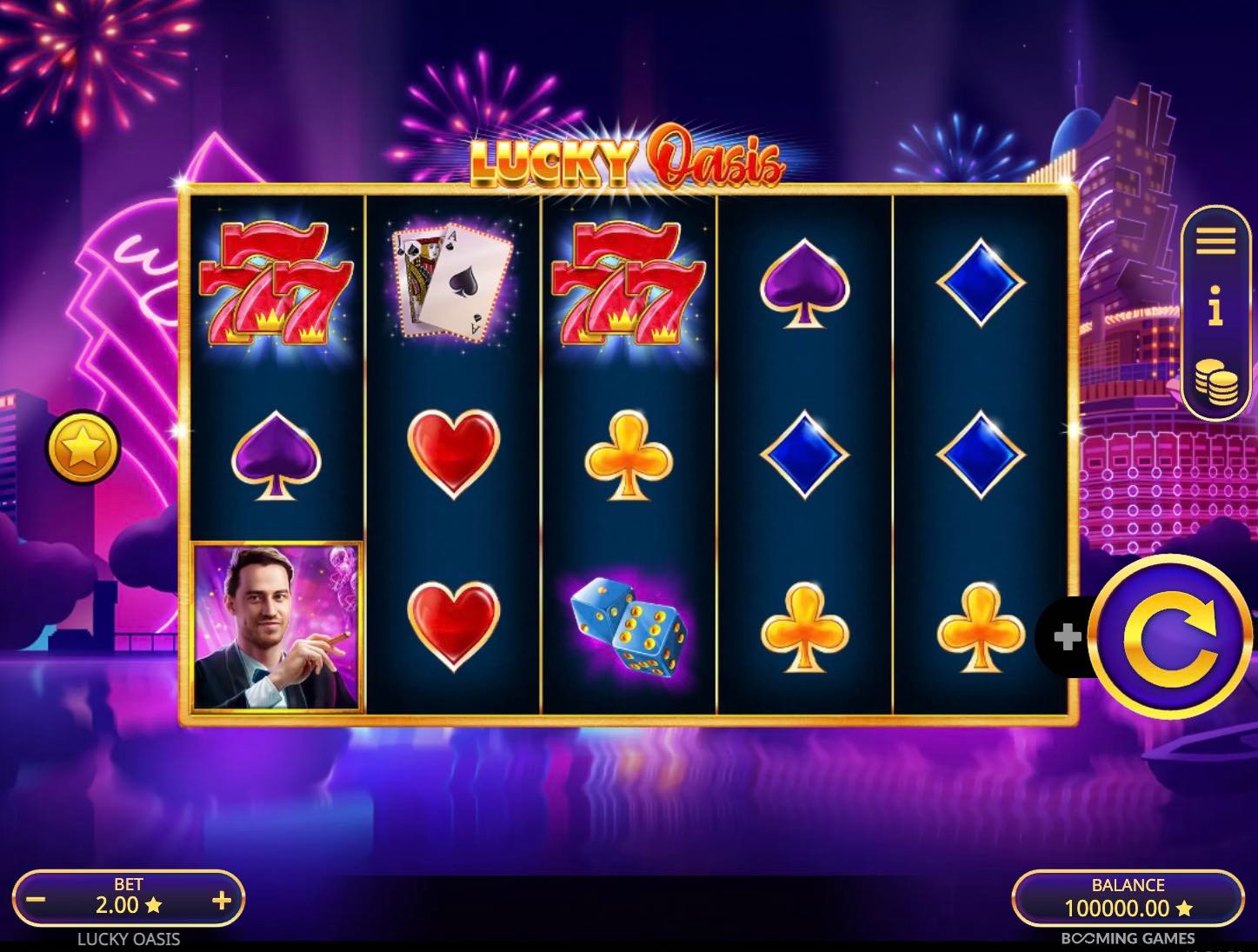The width and height of the screenshot is (1258, 952).
Task: Click the BALANCE display panel
Action: [x=1128, y=900]
